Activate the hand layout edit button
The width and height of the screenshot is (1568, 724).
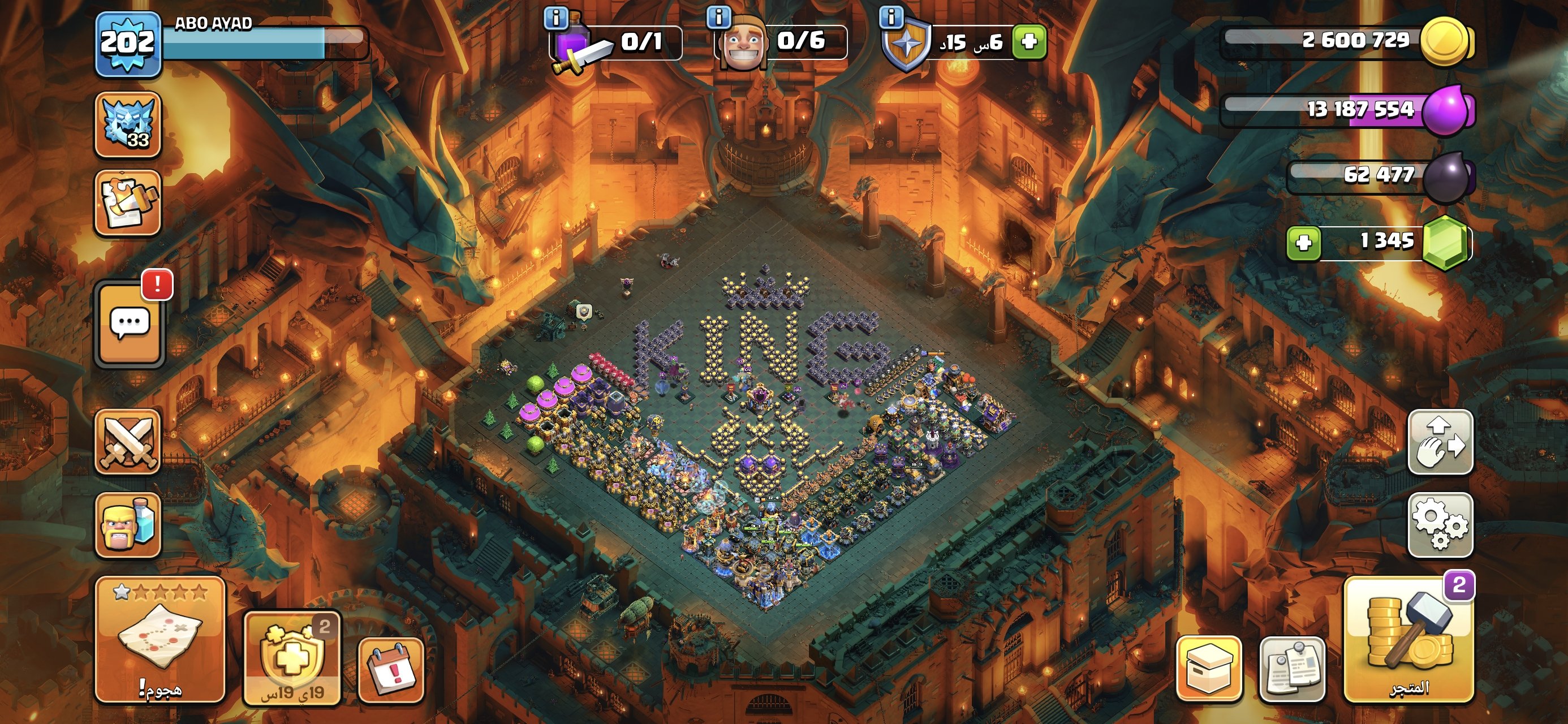[1440, 441]
